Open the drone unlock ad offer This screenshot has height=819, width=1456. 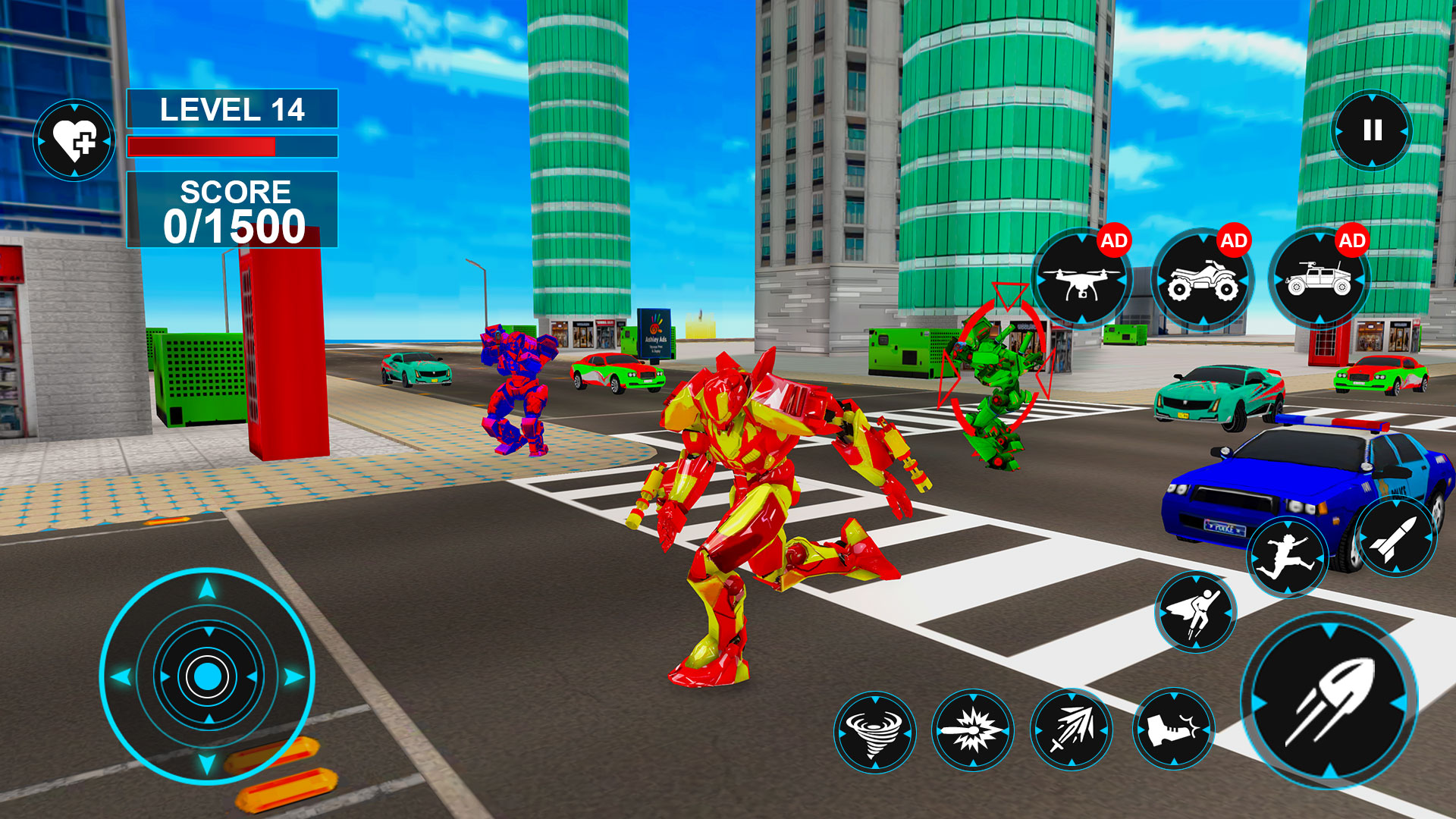pos(1083,279)
